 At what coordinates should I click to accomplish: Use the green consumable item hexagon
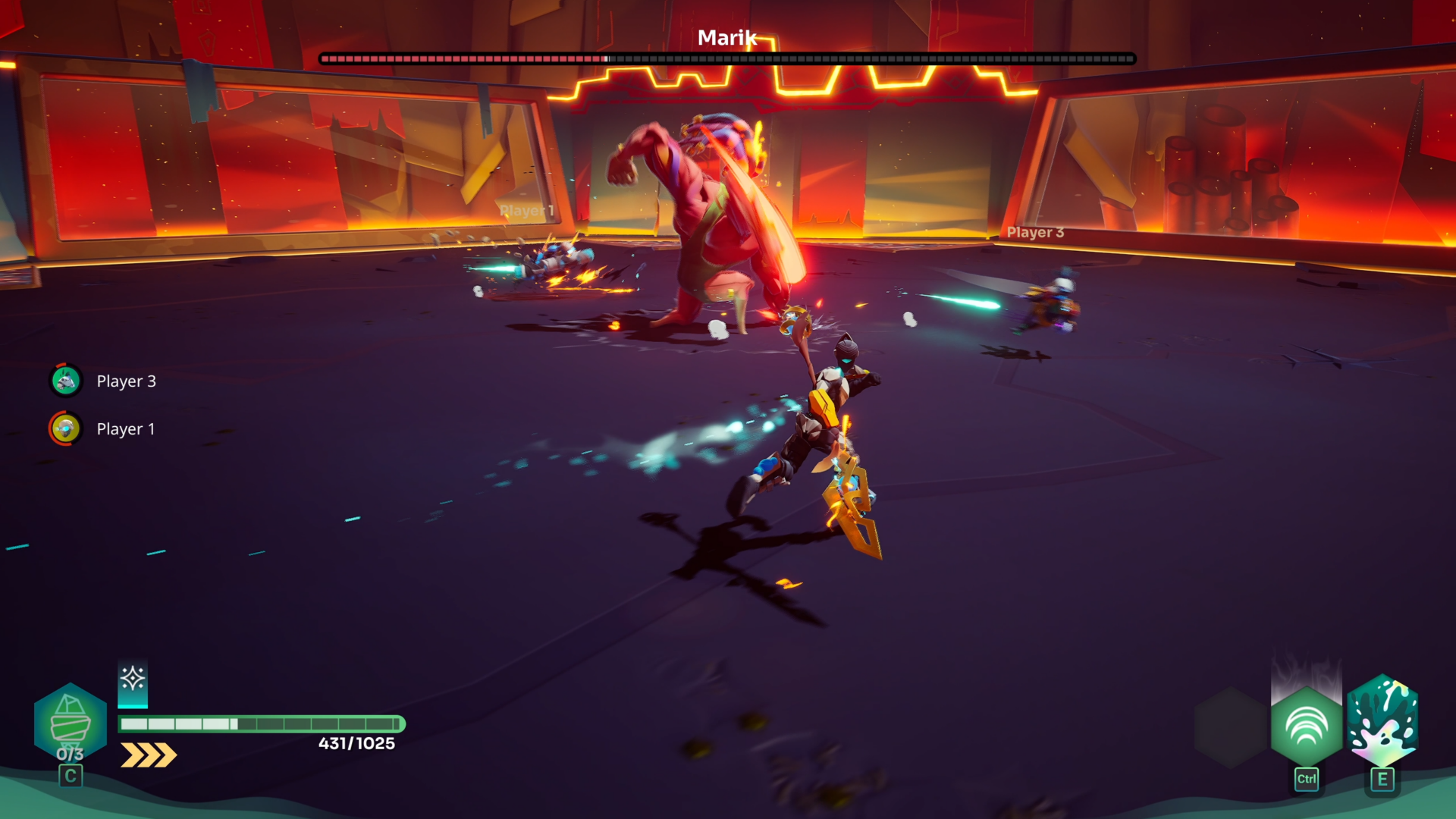click(71, 722)
